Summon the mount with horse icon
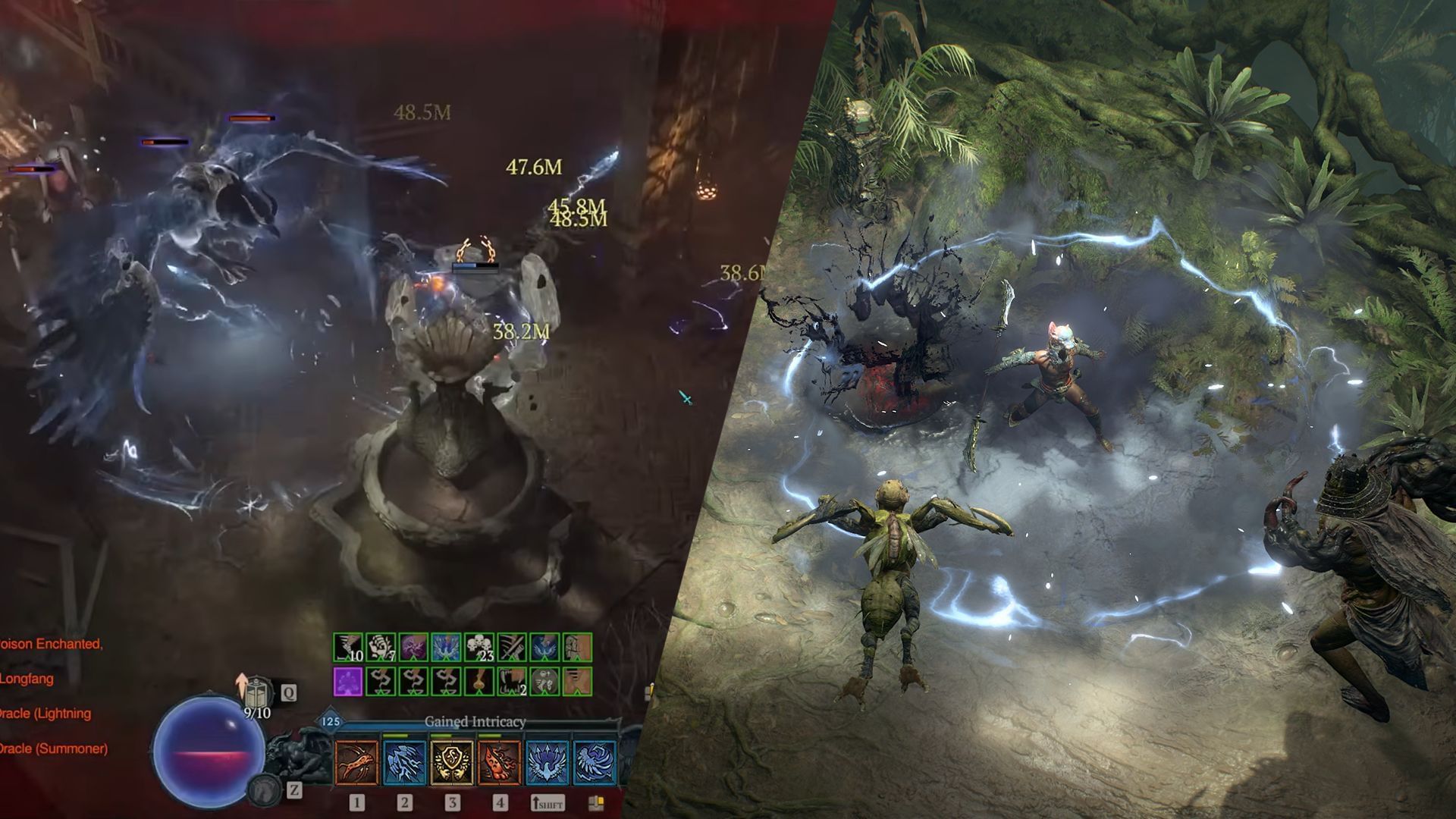The width and height of the screenshot is (1456, 819). point(263,790)
